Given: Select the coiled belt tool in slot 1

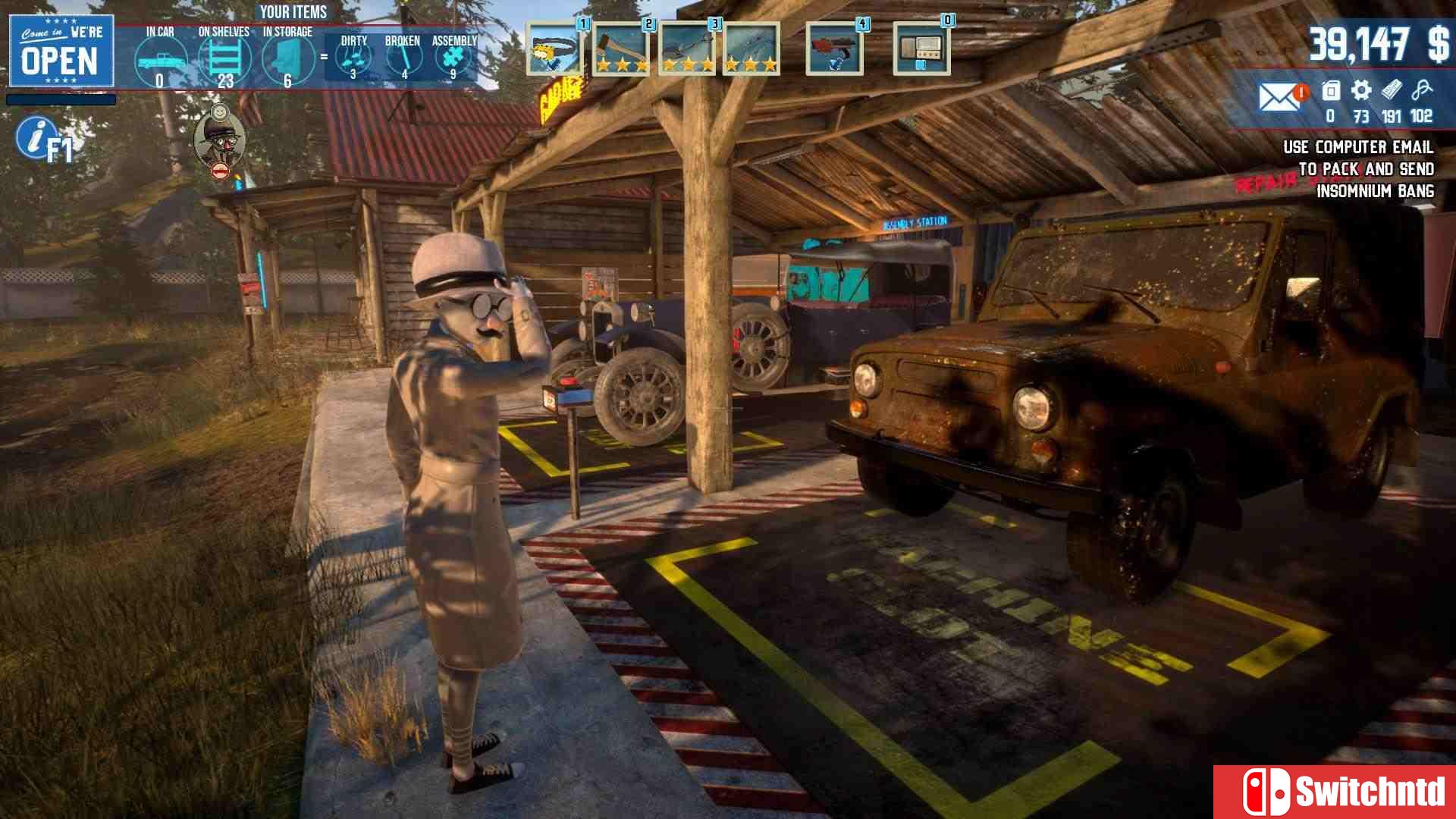Looking at the screenshot, I should tap(554, 49).
